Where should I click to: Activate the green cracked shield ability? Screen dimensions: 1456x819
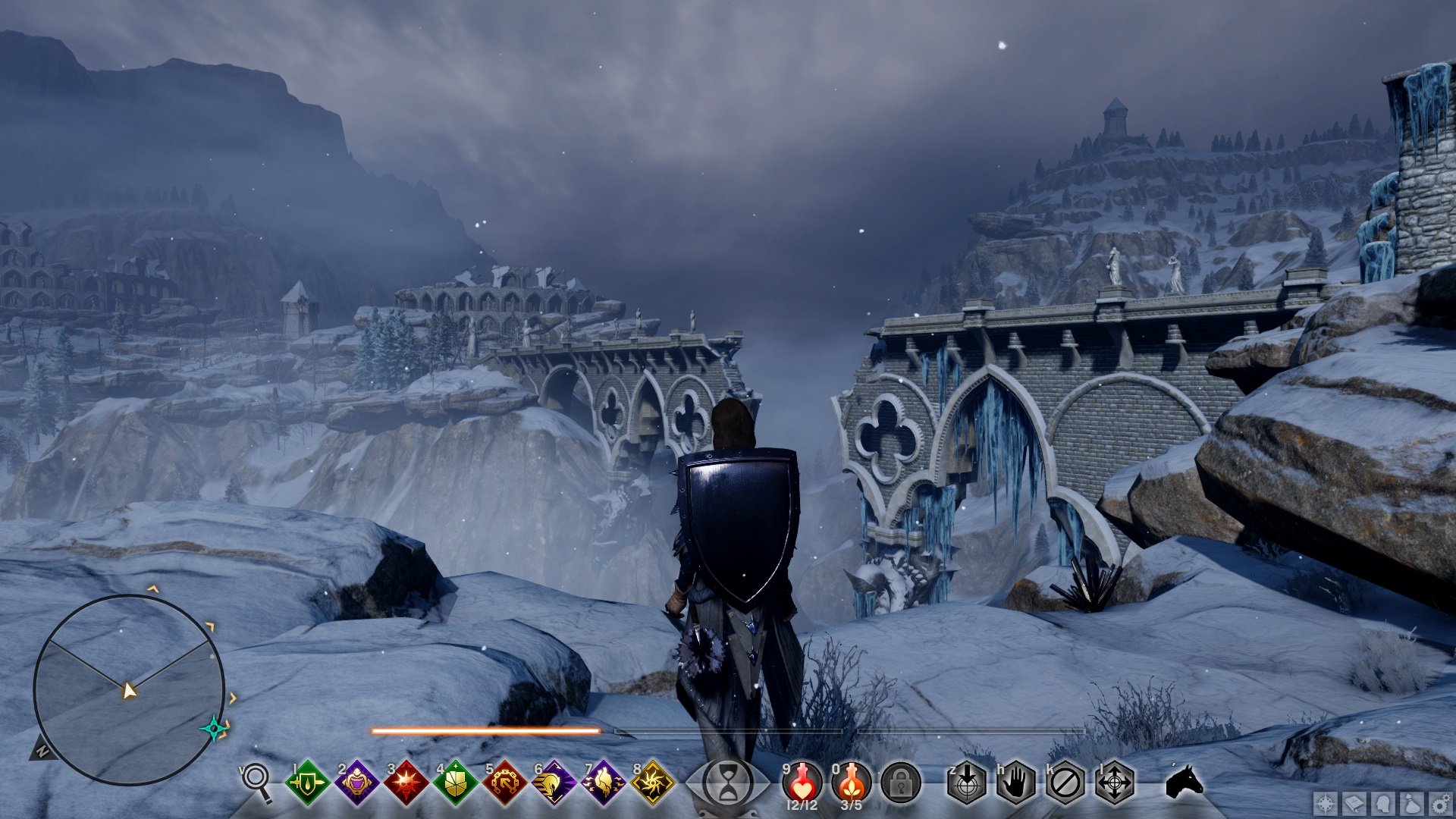coord(455,783)
